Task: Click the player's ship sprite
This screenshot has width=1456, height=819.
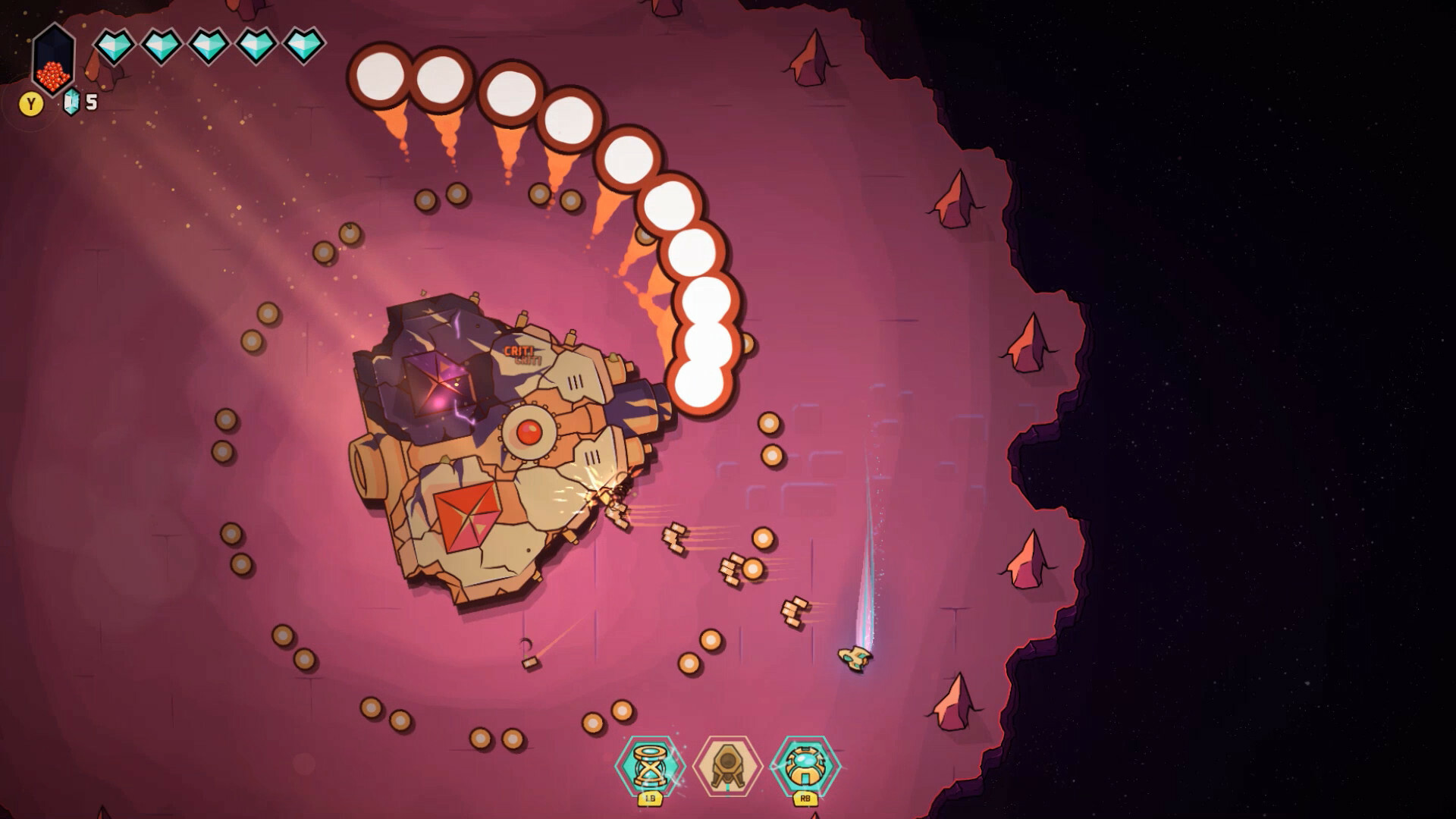Action: tap(855, 657)
